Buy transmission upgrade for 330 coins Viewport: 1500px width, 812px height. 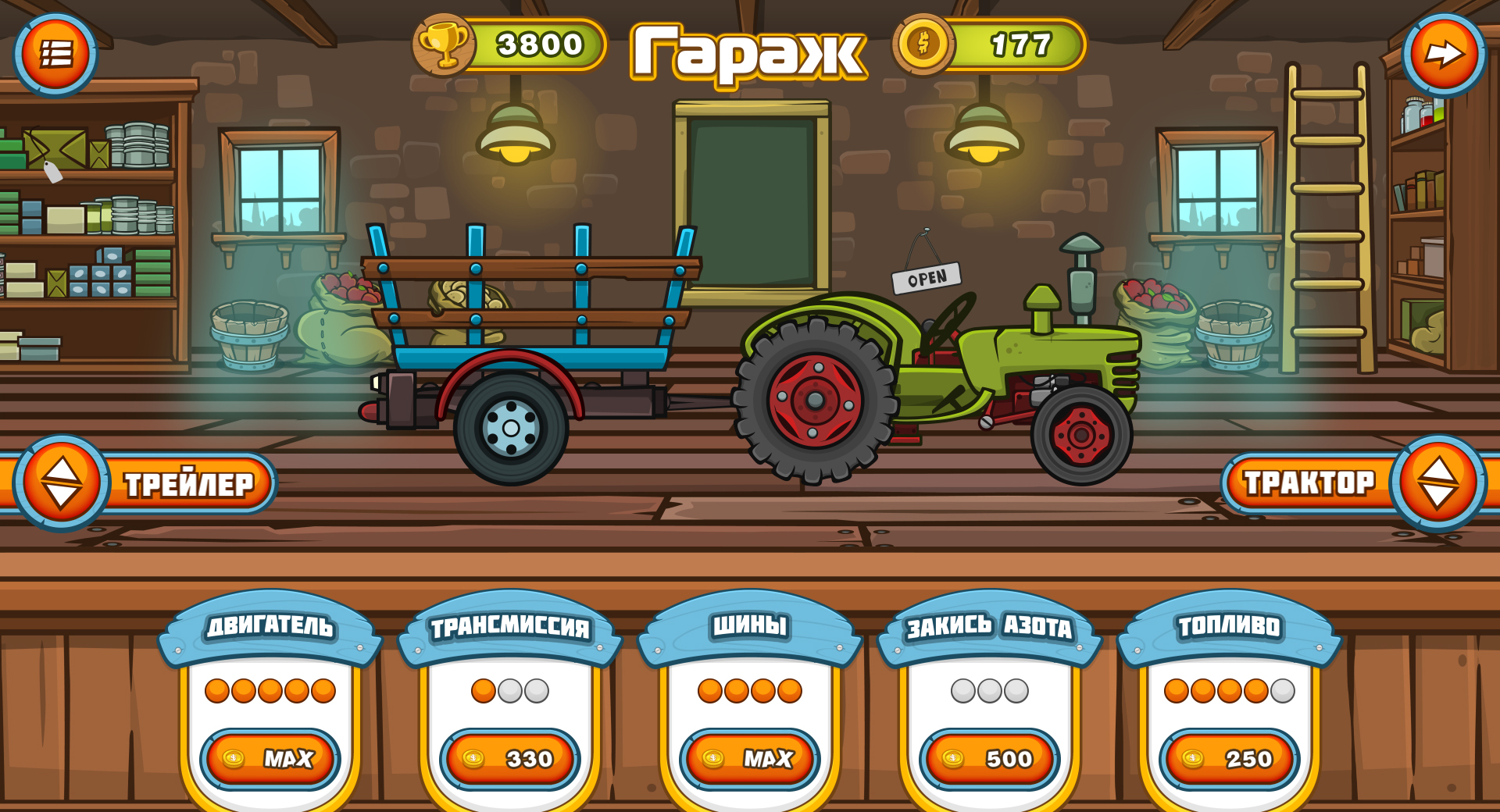[x=512, y=758]
